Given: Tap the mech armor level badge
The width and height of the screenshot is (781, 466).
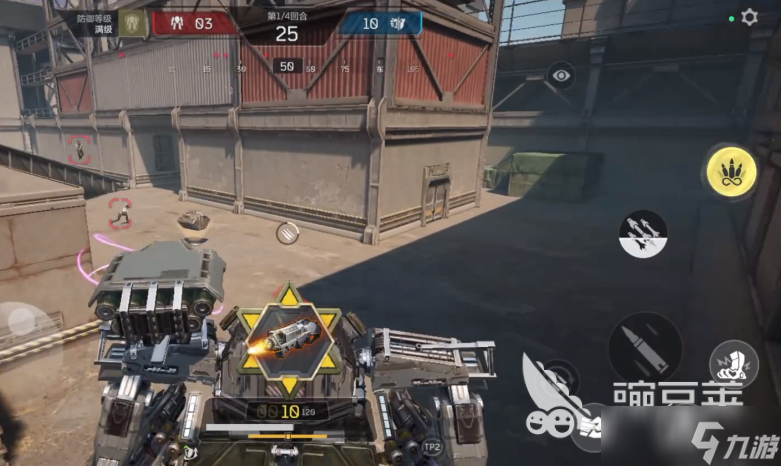Looking at the screenshot, I should [132, 22].
